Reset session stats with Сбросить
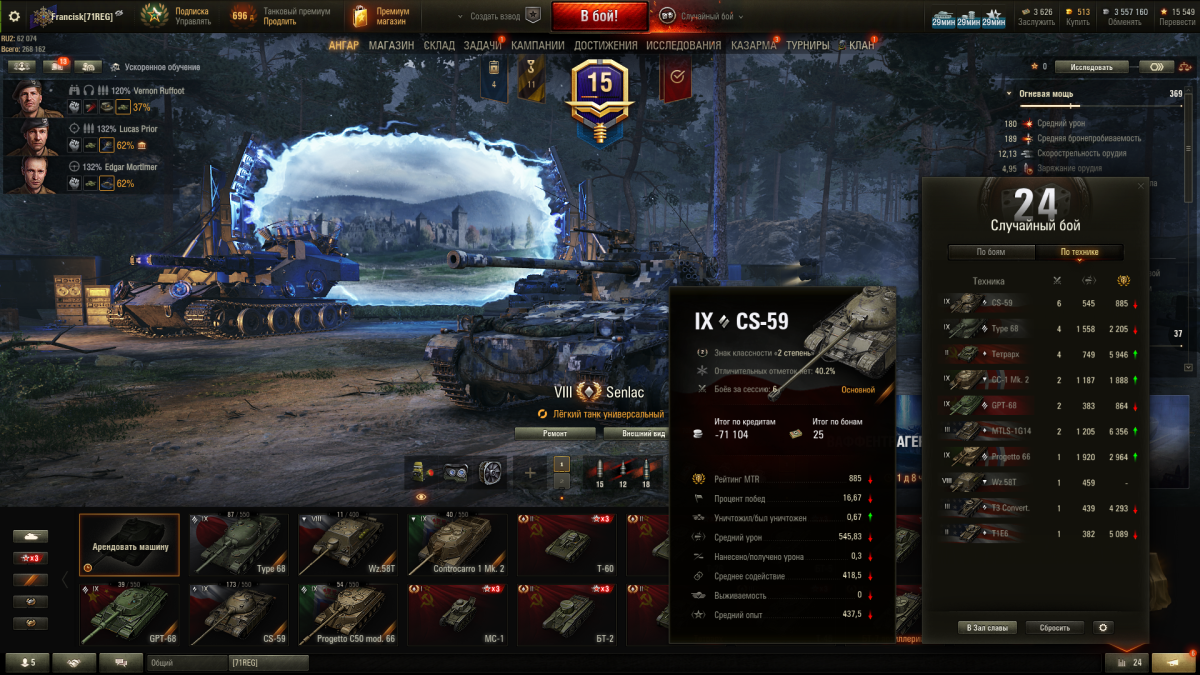 tap(1054, 628)
